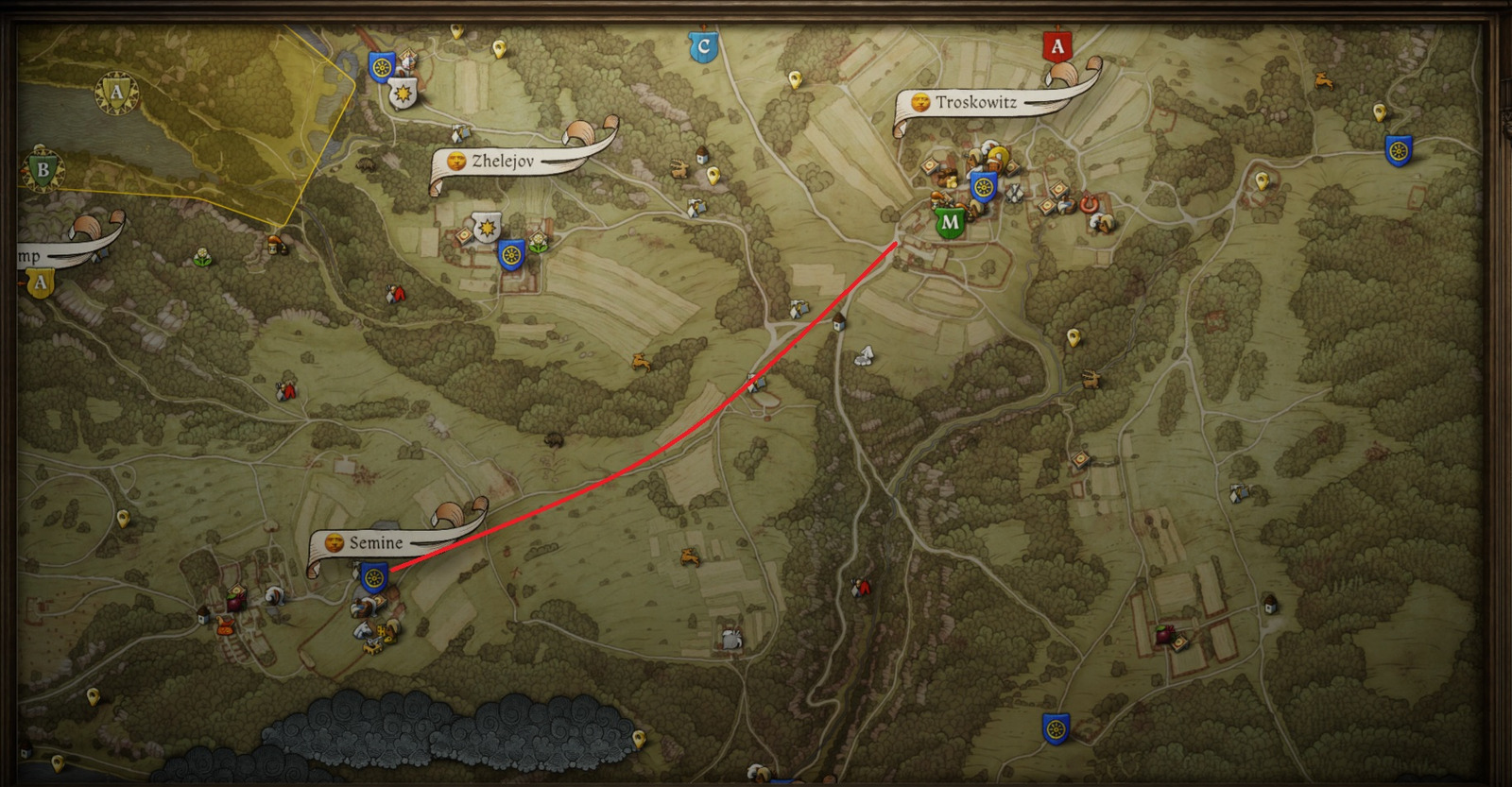The width and height of the screenshot is (1512, 787).
Task: Click the Zhelejov location banner
Action: 503,162
